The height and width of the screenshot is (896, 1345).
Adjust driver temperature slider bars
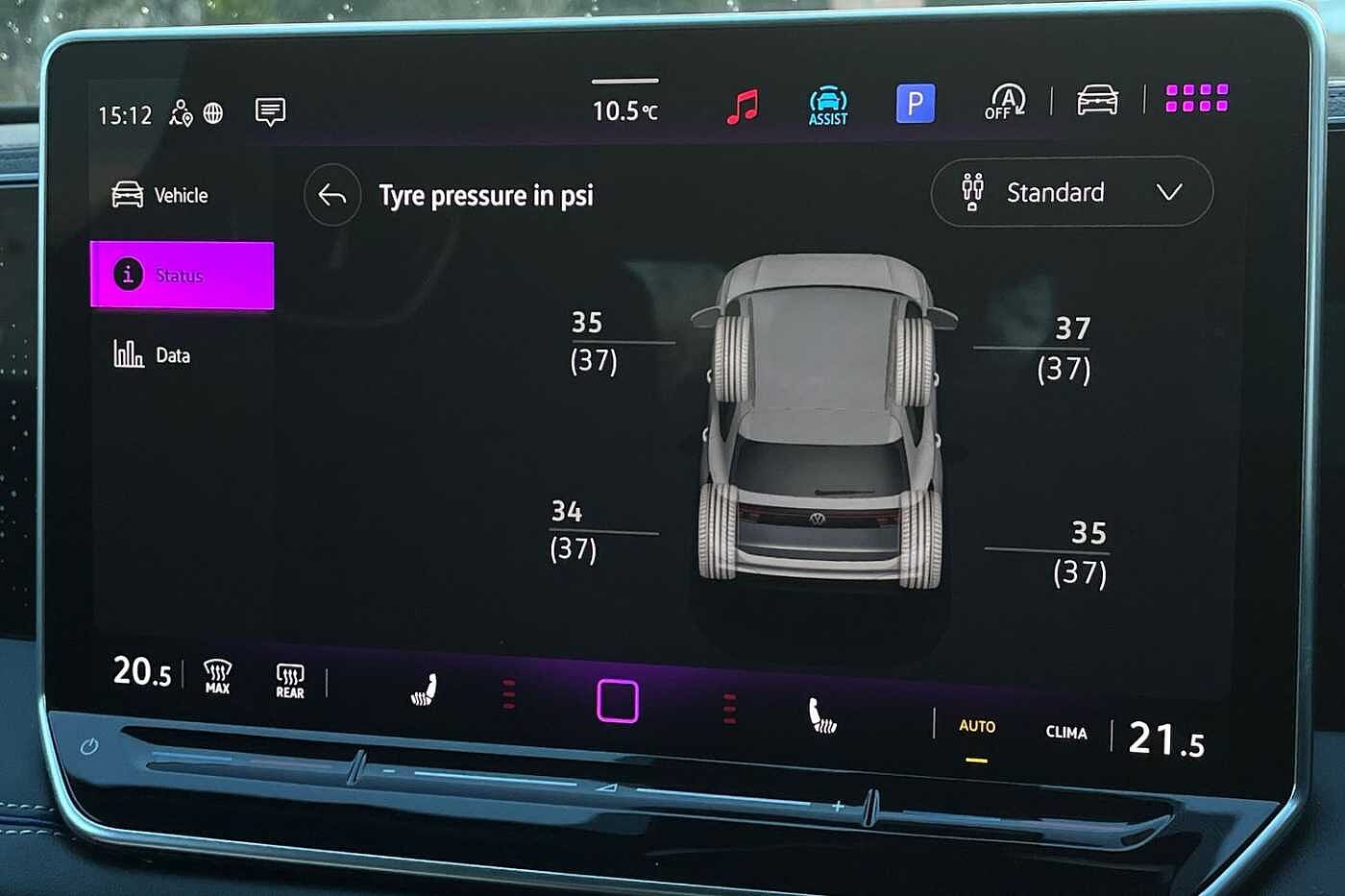507,691
